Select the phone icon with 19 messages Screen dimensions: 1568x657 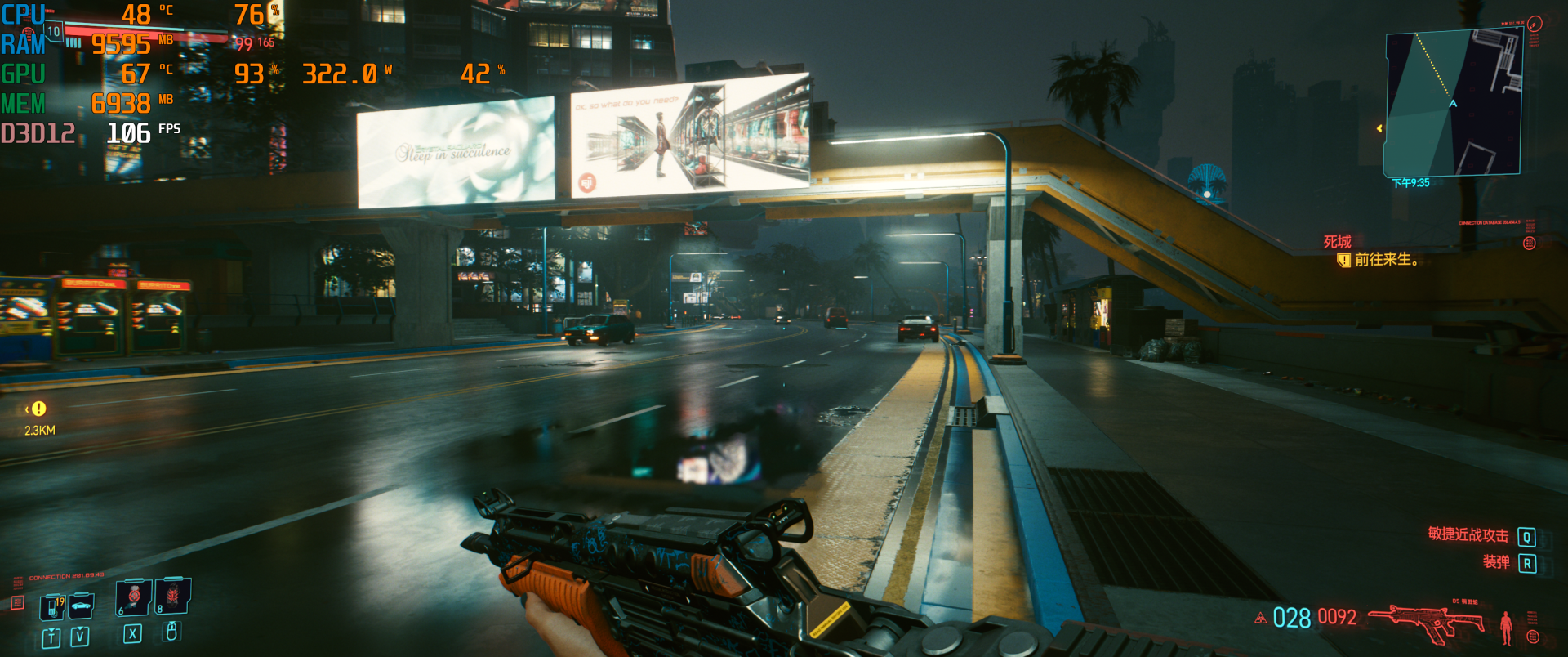52,607
